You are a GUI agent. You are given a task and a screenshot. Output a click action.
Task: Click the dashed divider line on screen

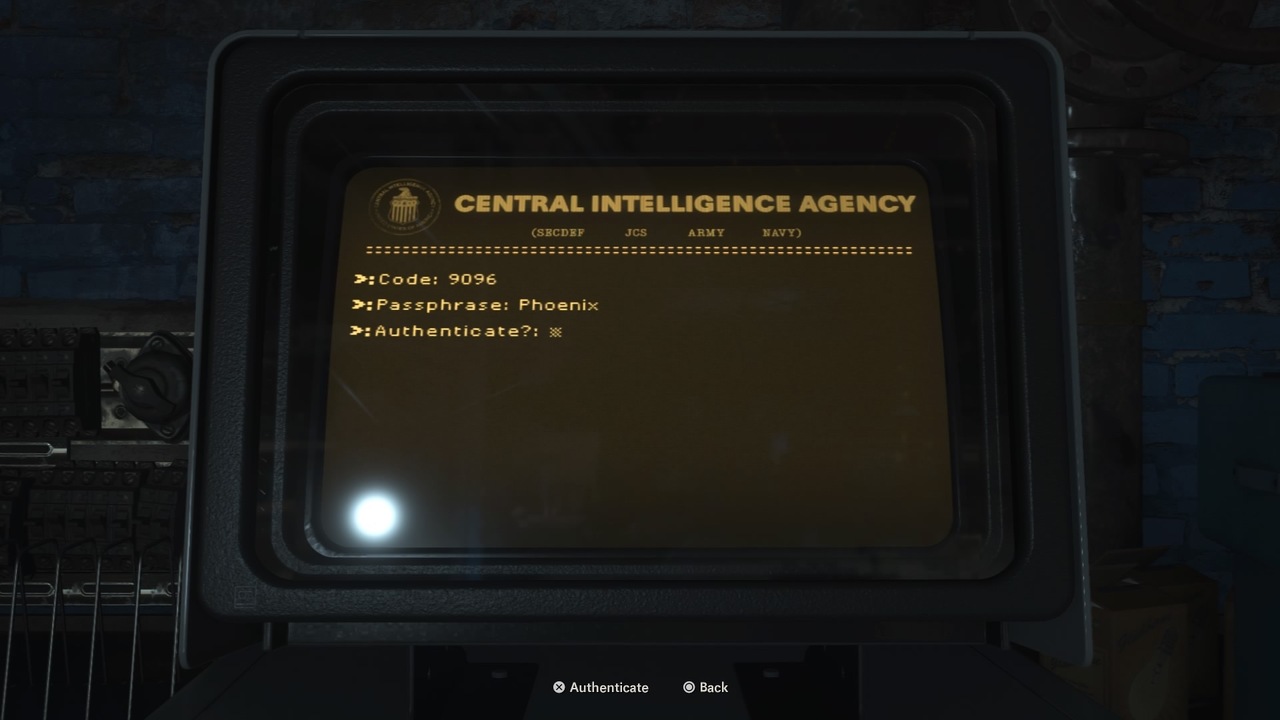click(635, 247)
